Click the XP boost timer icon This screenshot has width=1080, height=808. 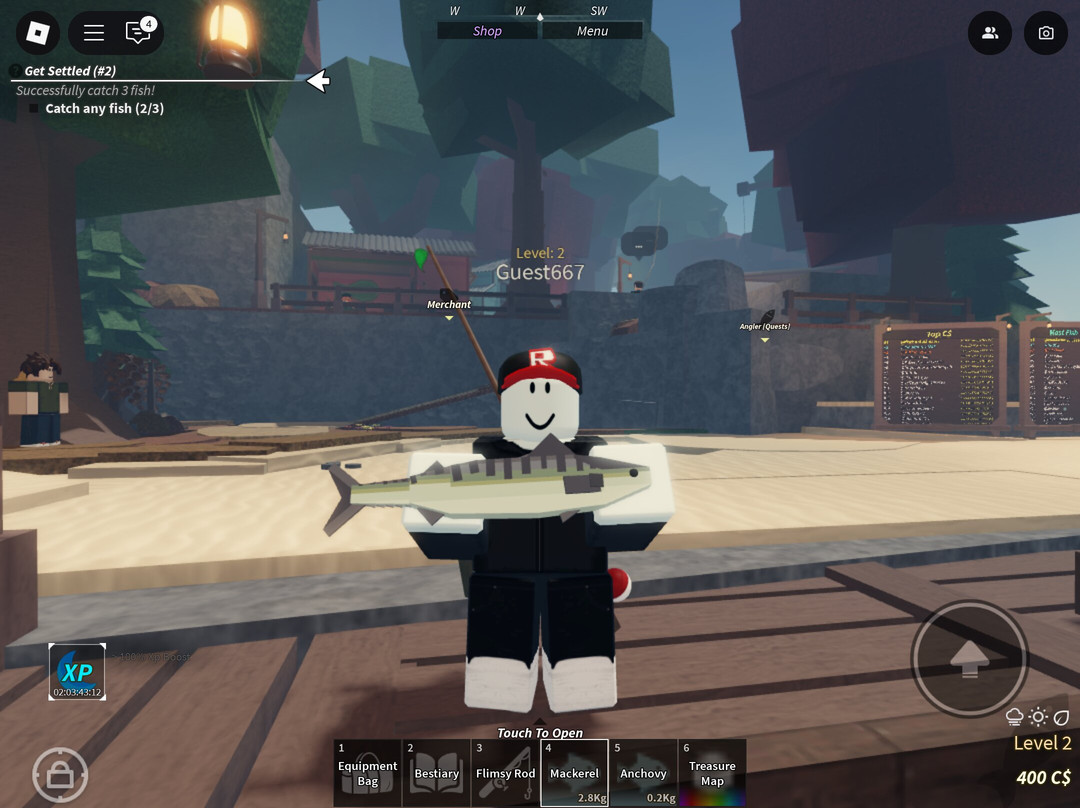(x=77, y=672)
